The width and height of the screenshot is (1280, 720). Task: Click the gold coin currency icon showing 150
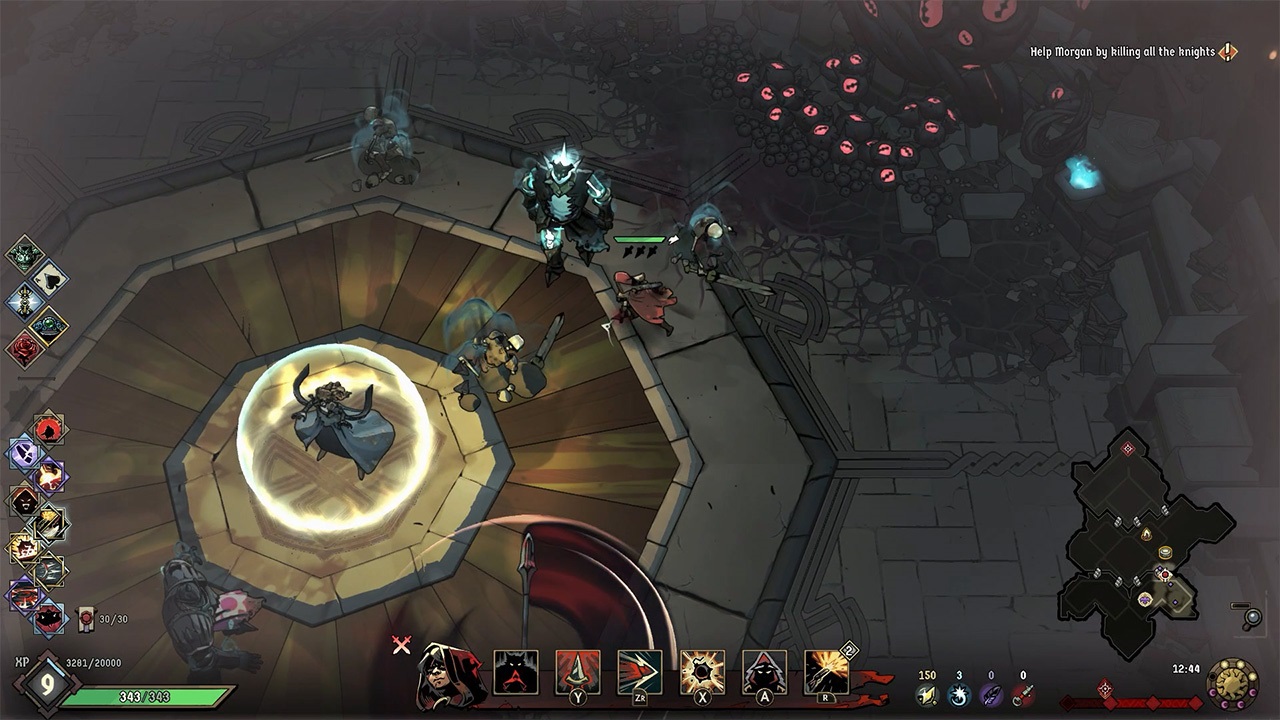tap(926, 695)
